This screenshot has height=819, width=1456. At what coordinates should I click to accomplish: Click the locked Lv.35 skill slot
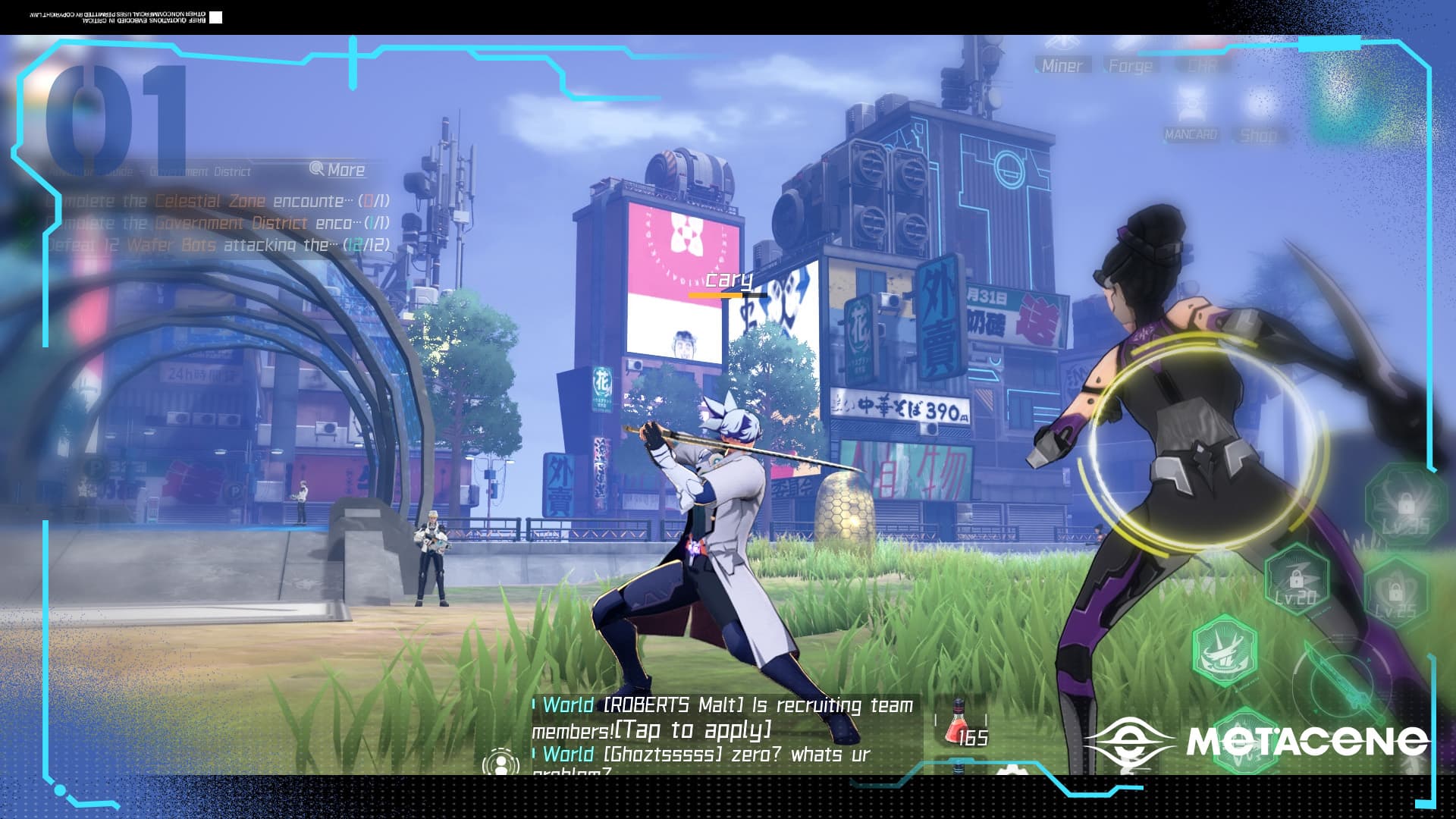(x=1404, y=507)
